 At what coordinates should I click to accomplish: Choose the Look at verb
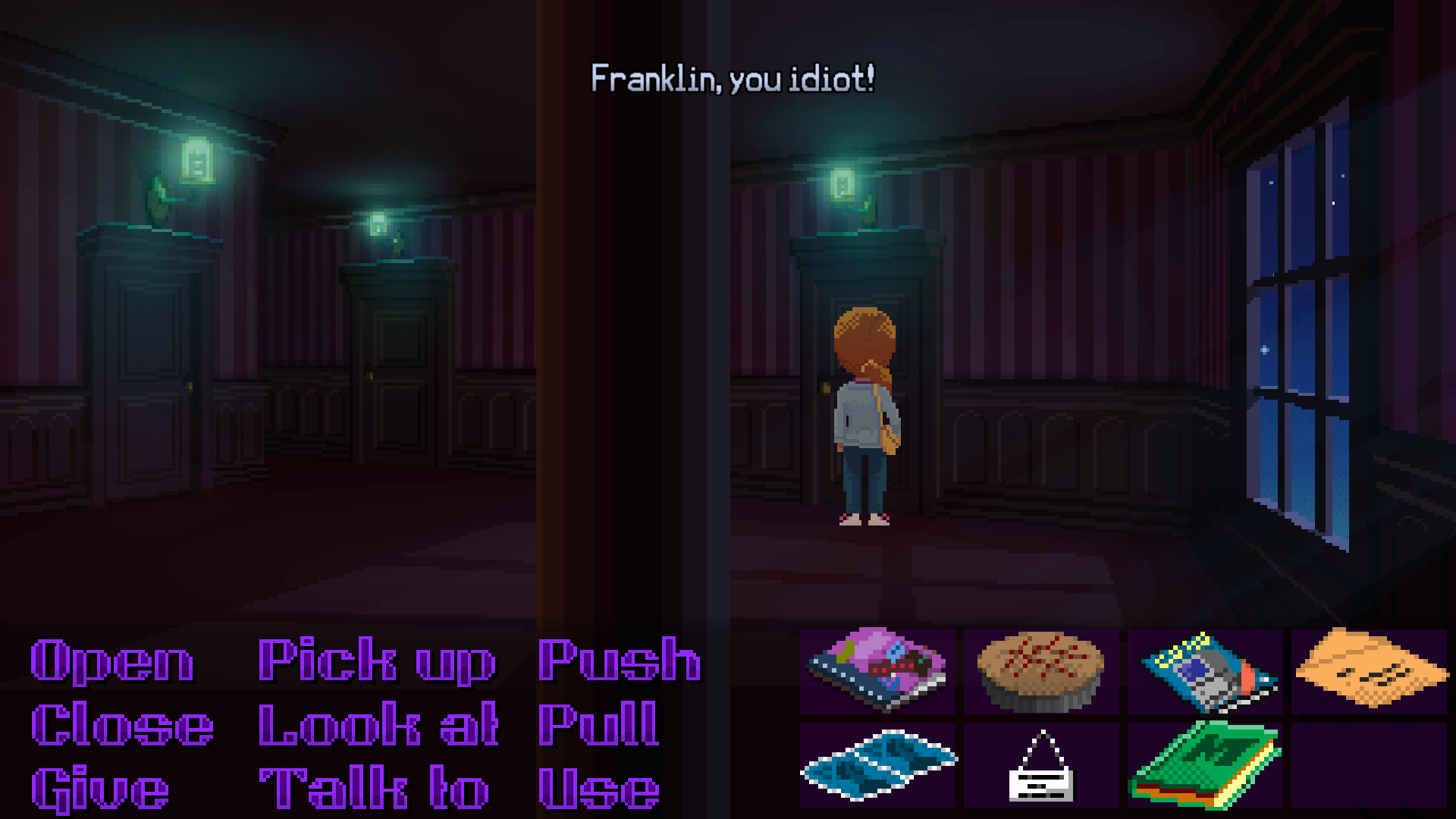(377, 724)
